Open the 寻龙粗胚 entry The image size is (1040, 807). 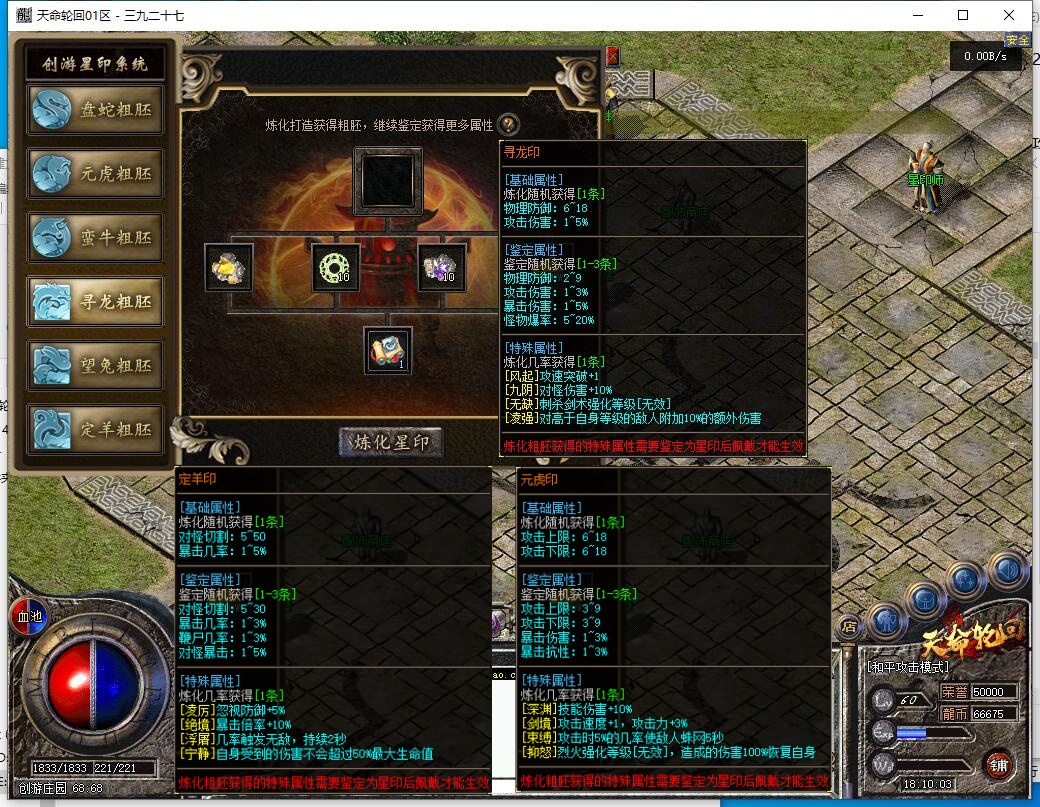tap(95, 302)
